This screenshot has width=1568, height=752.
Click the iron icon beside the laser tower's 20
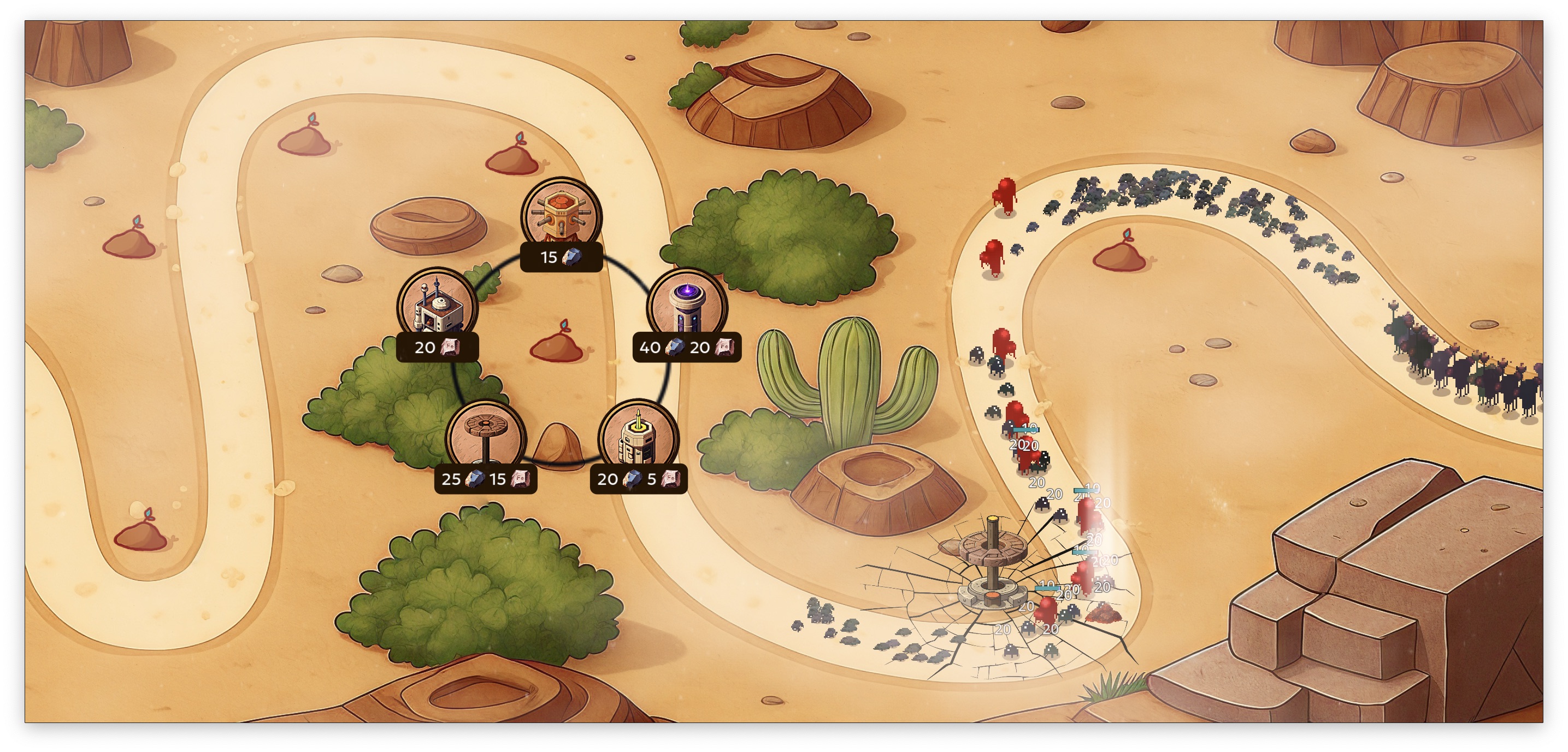coord(725,348)
